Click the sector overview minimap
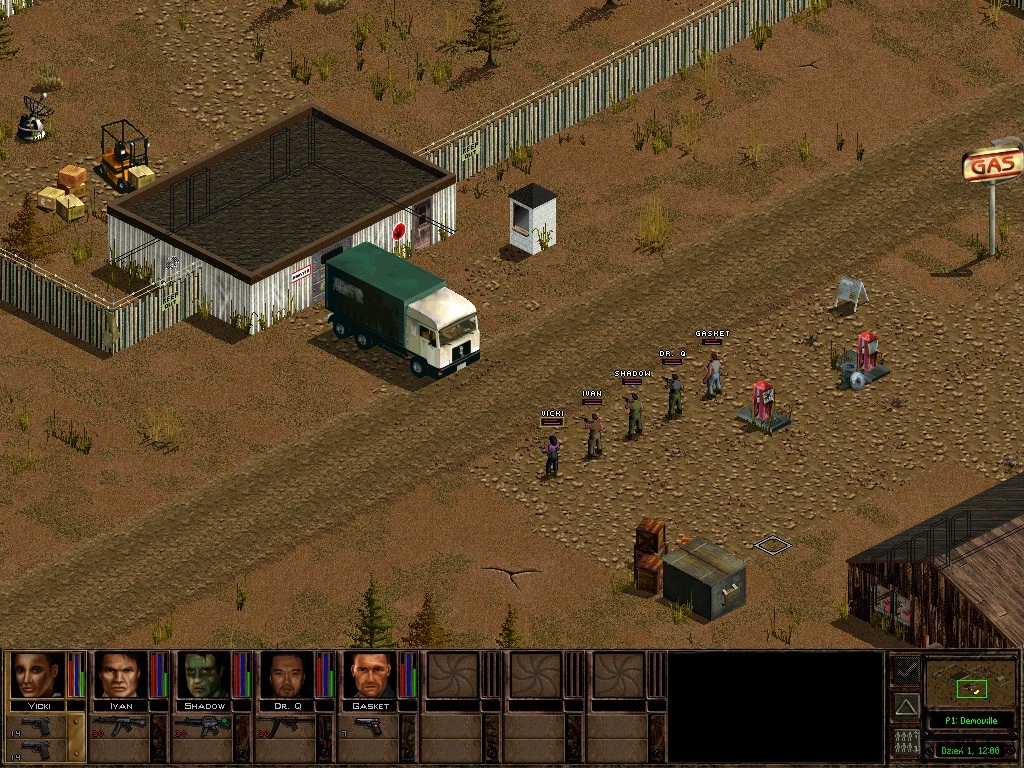 pyautogui.click(x=970, y=683)
